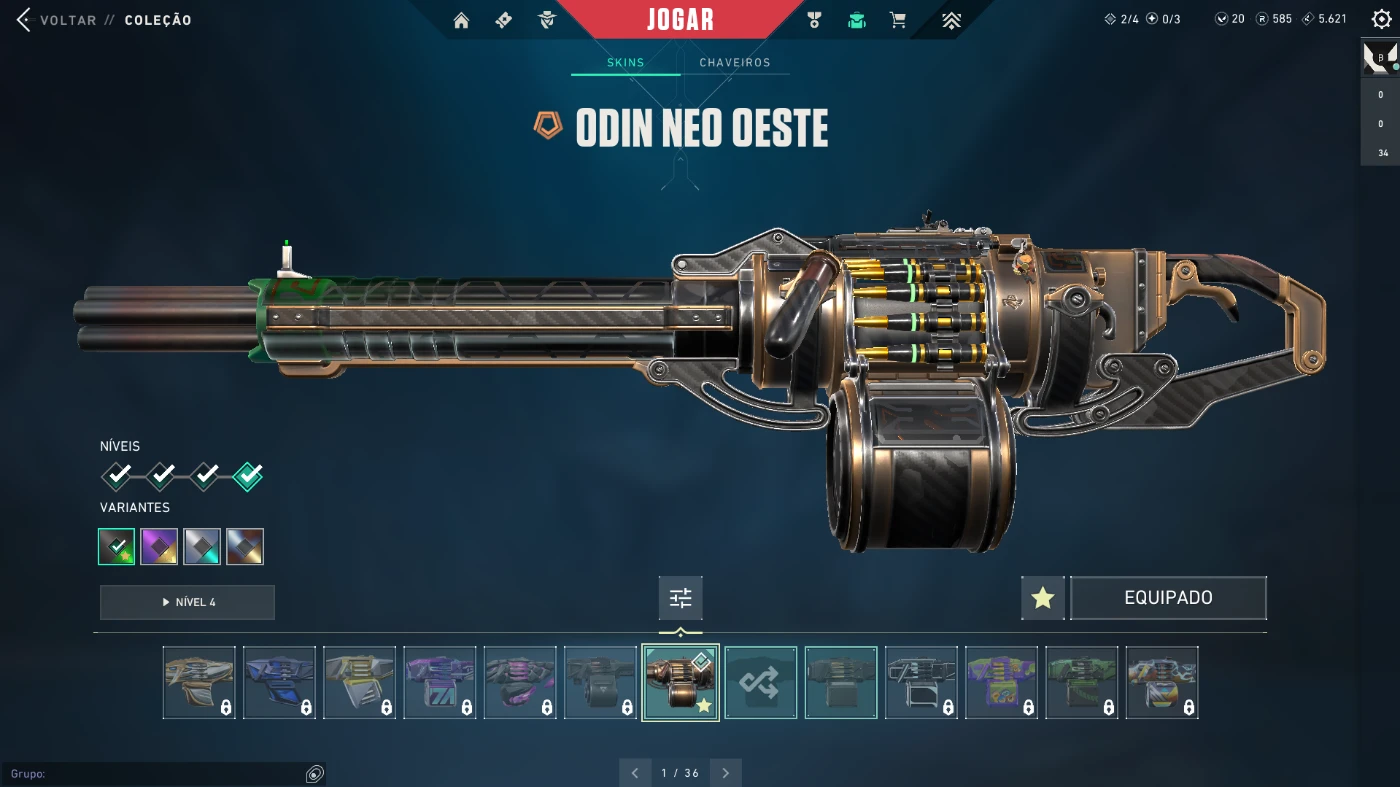Open the store via shopping cart icon
The image size is (1400, 787).
pos(898,20)
